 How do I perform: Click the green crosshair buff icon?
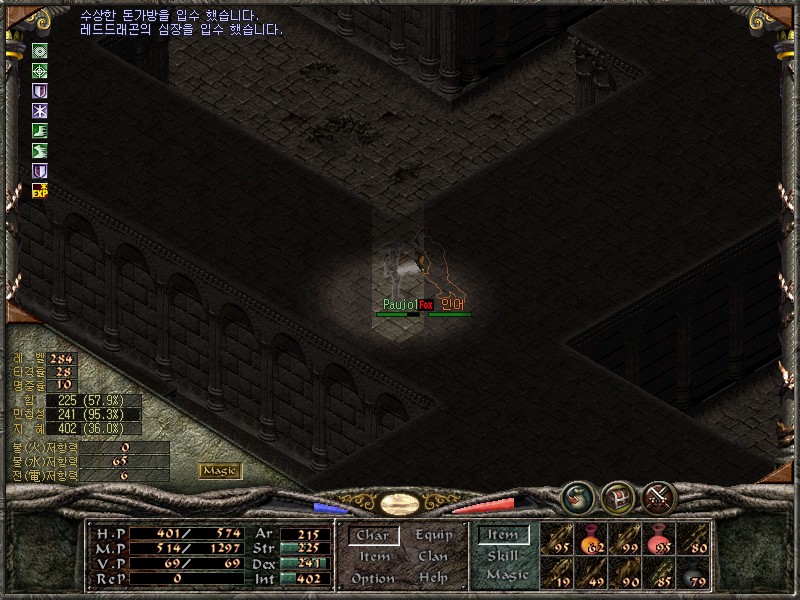[40, 70]
